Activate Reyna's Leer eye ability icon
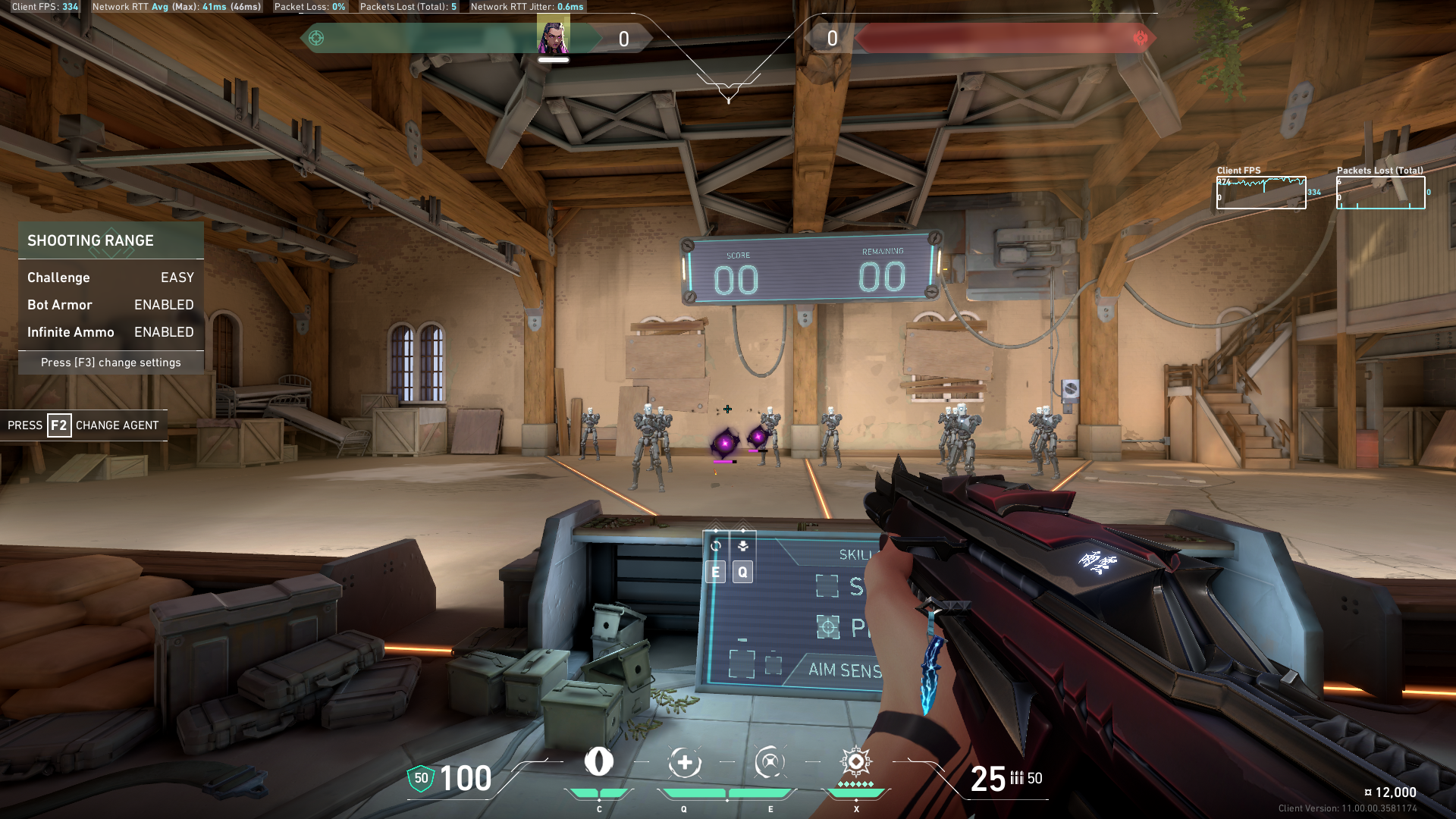This screenshot has width=1456, height=819. click(598, 762)
